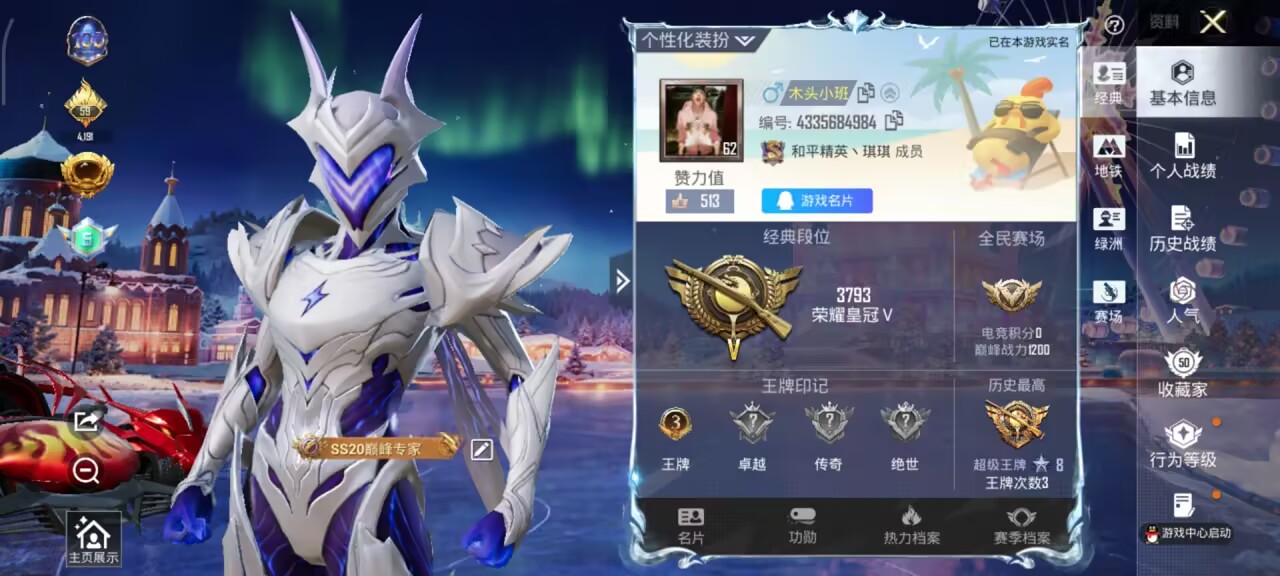Switch to the 绿洲 oasis mode tab

[x=1108, y=230]
